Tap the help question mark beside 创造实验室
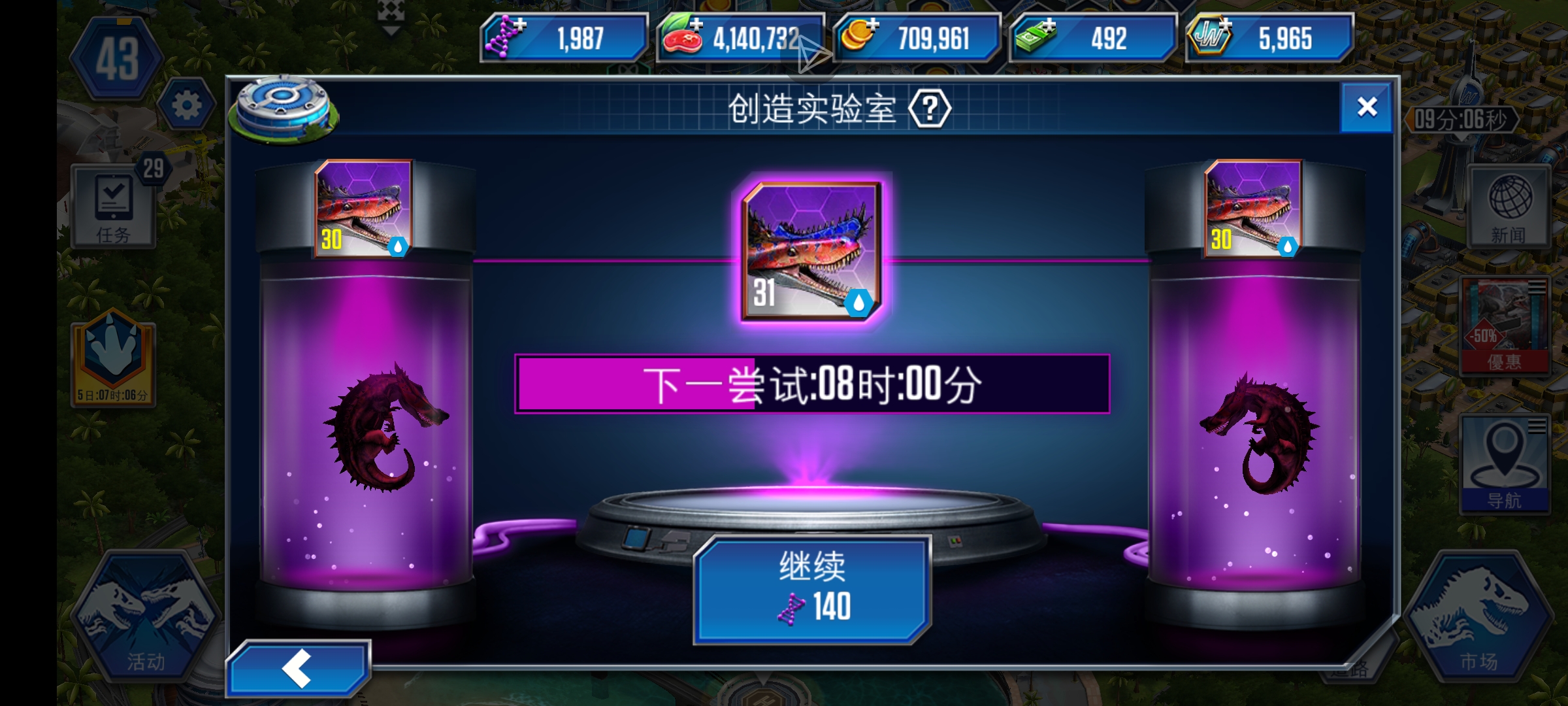This screenshot has height=706, width=1568. tap(931, 110)
